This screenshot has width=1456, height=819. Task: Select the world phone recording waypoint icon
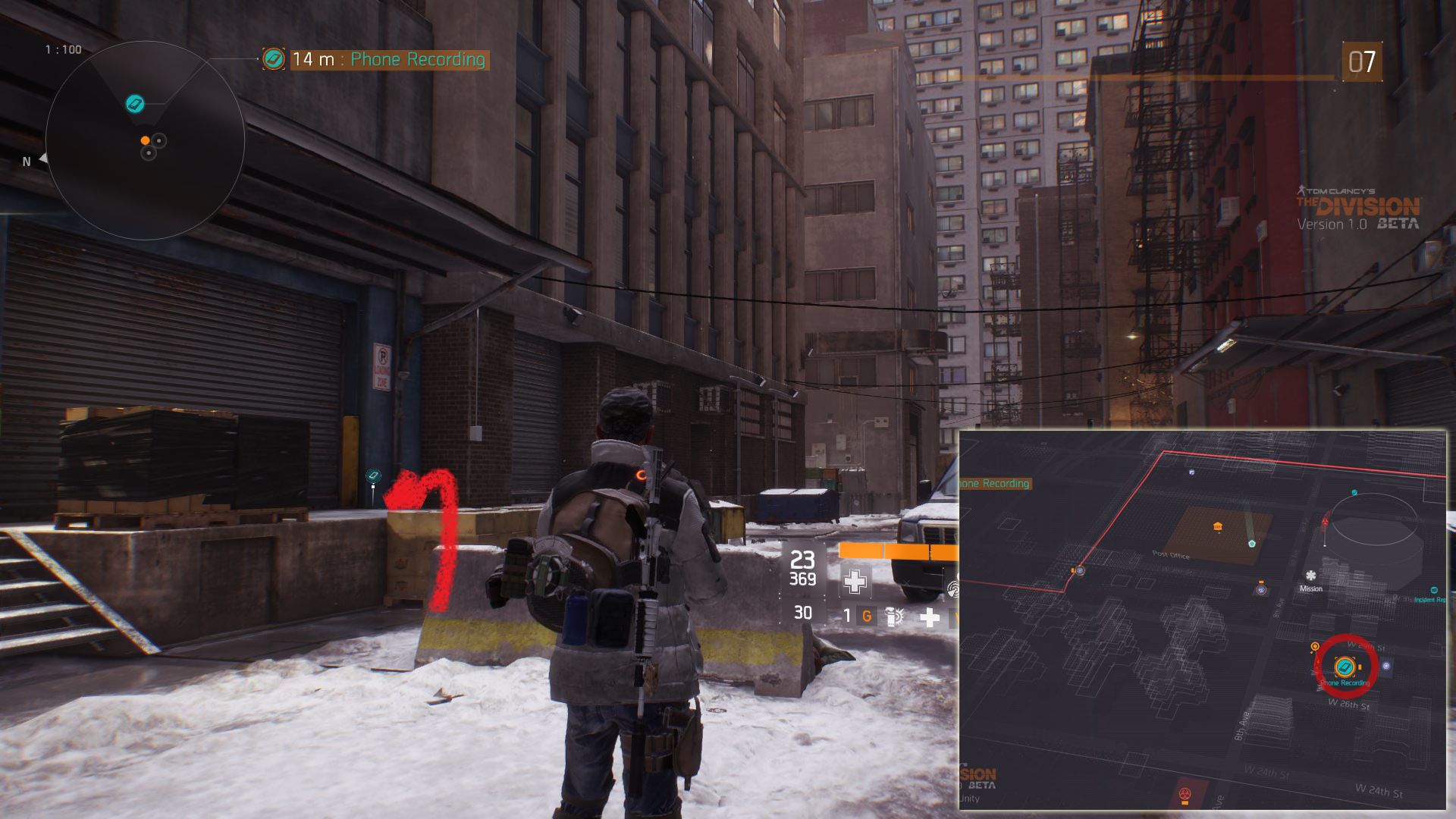(373, 476)
